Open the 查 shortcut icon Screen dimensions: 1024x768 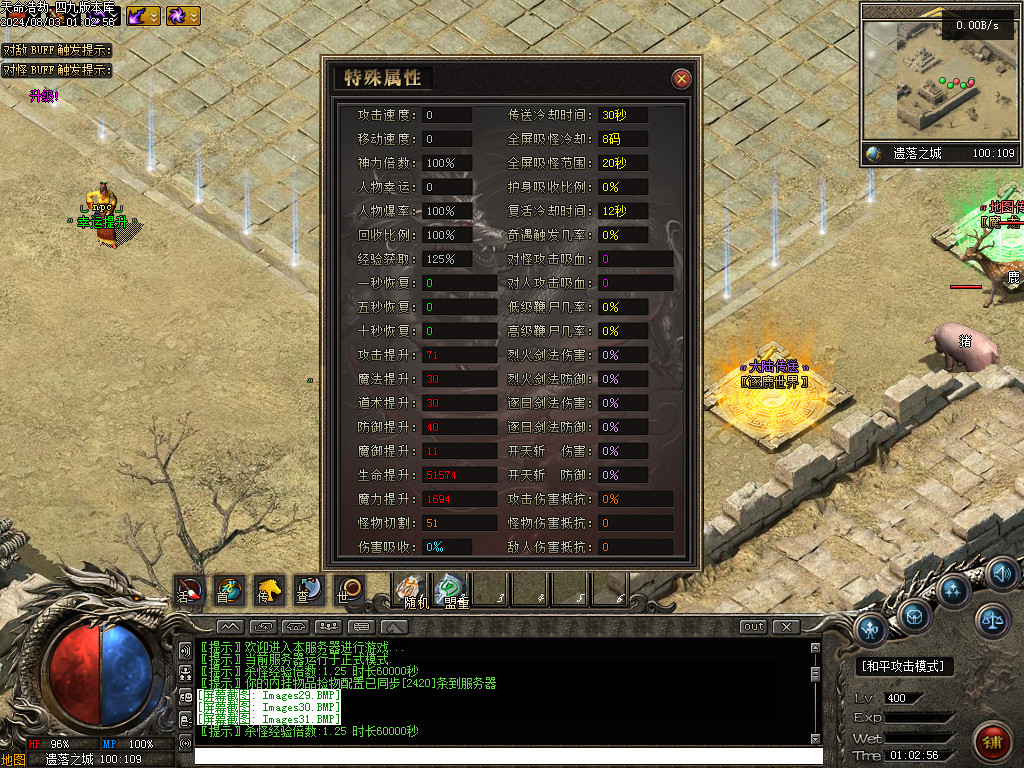(308, 590)
